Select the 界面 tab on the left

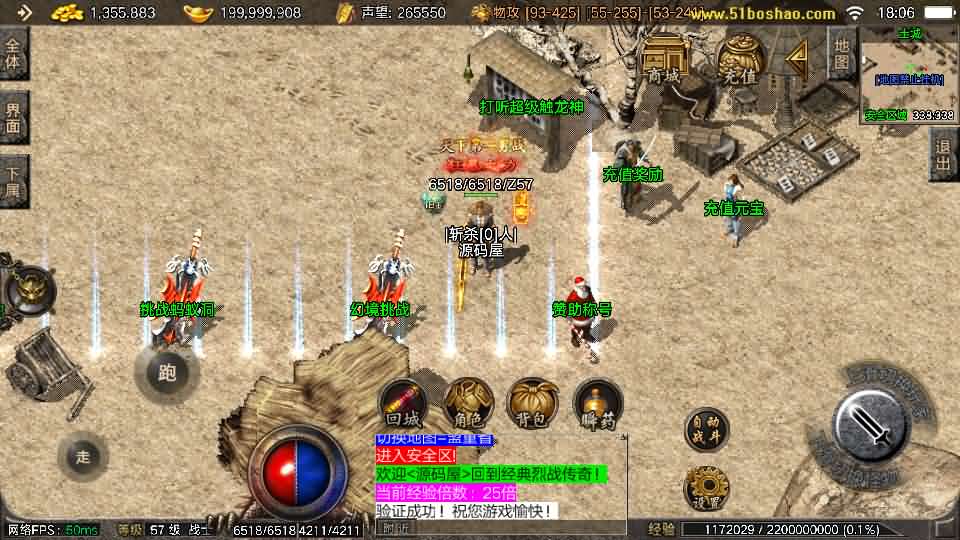coord(13,117)
